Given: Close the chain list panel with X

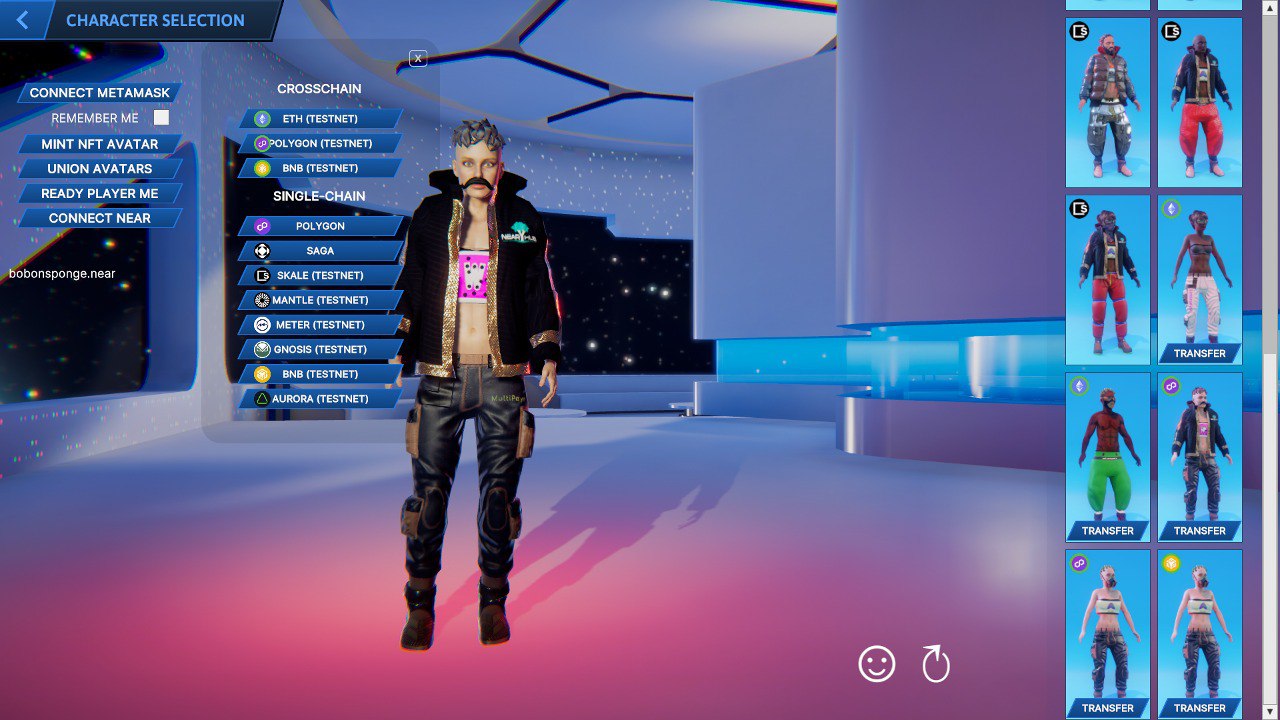Looking at the screenshot, I should click(x=417, y=58).
